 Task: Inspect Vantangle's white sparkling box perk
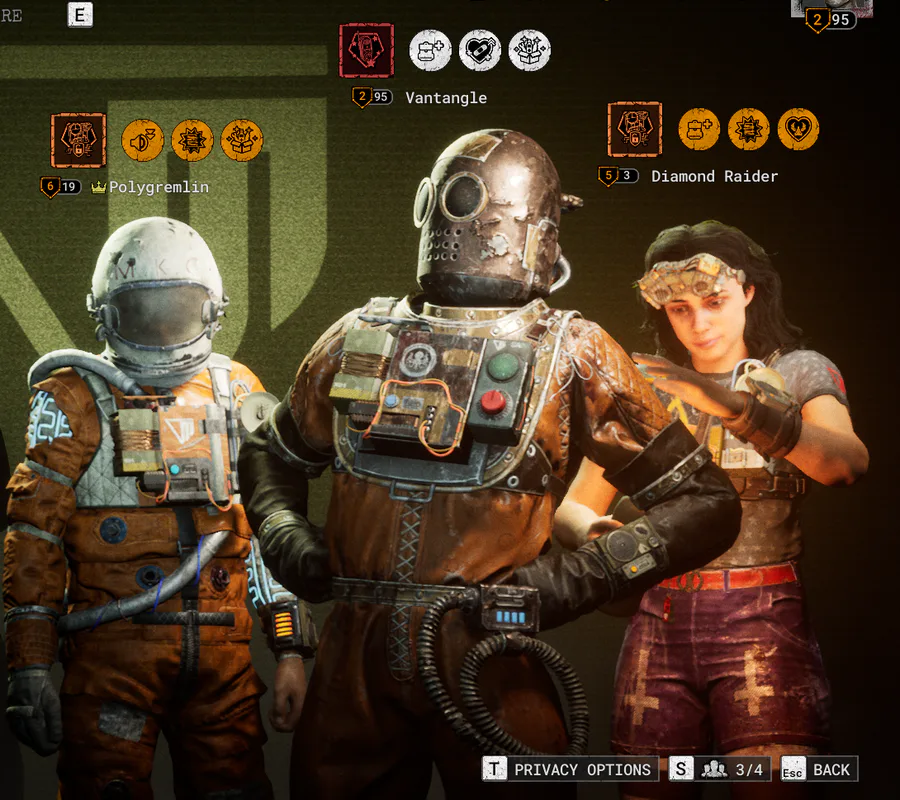click(x=529, y=50)
